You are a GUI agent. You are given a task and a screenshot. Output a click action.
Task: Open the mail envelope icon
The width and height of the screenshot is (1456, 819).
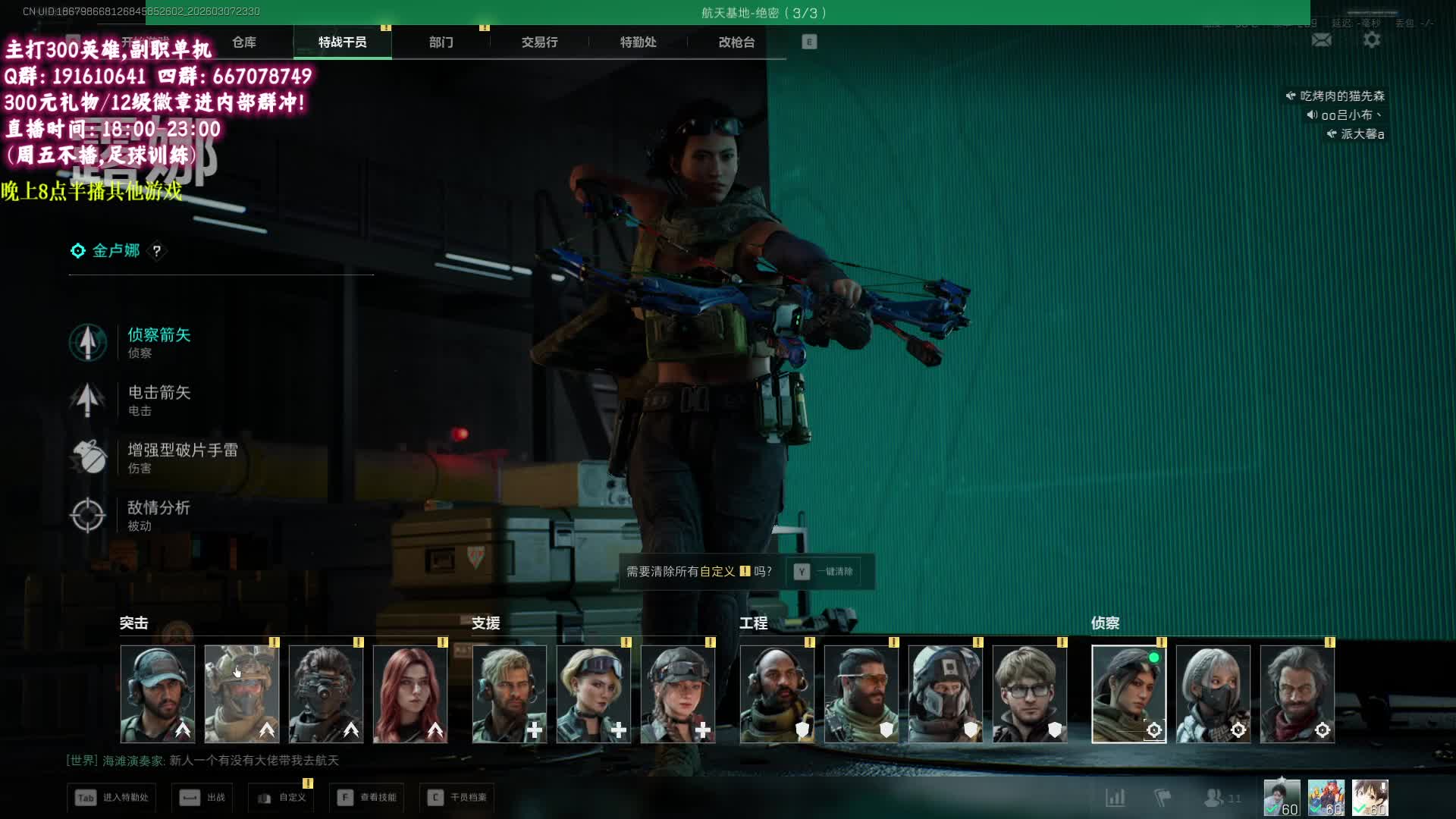pyautogui.click(x=1322, y=40)
